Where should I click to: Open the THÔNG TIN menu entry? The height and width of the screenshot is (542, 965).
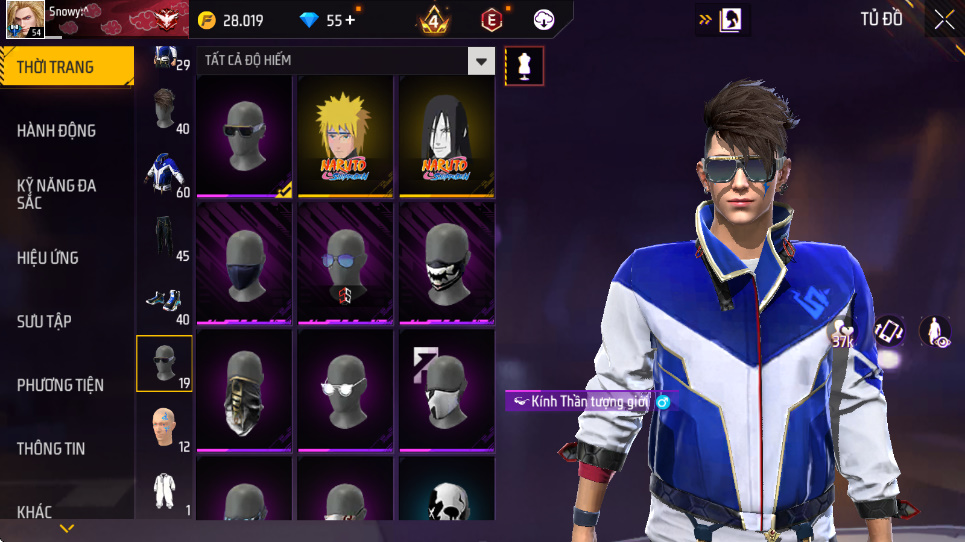pyautogui.click(x=51, y=449)
